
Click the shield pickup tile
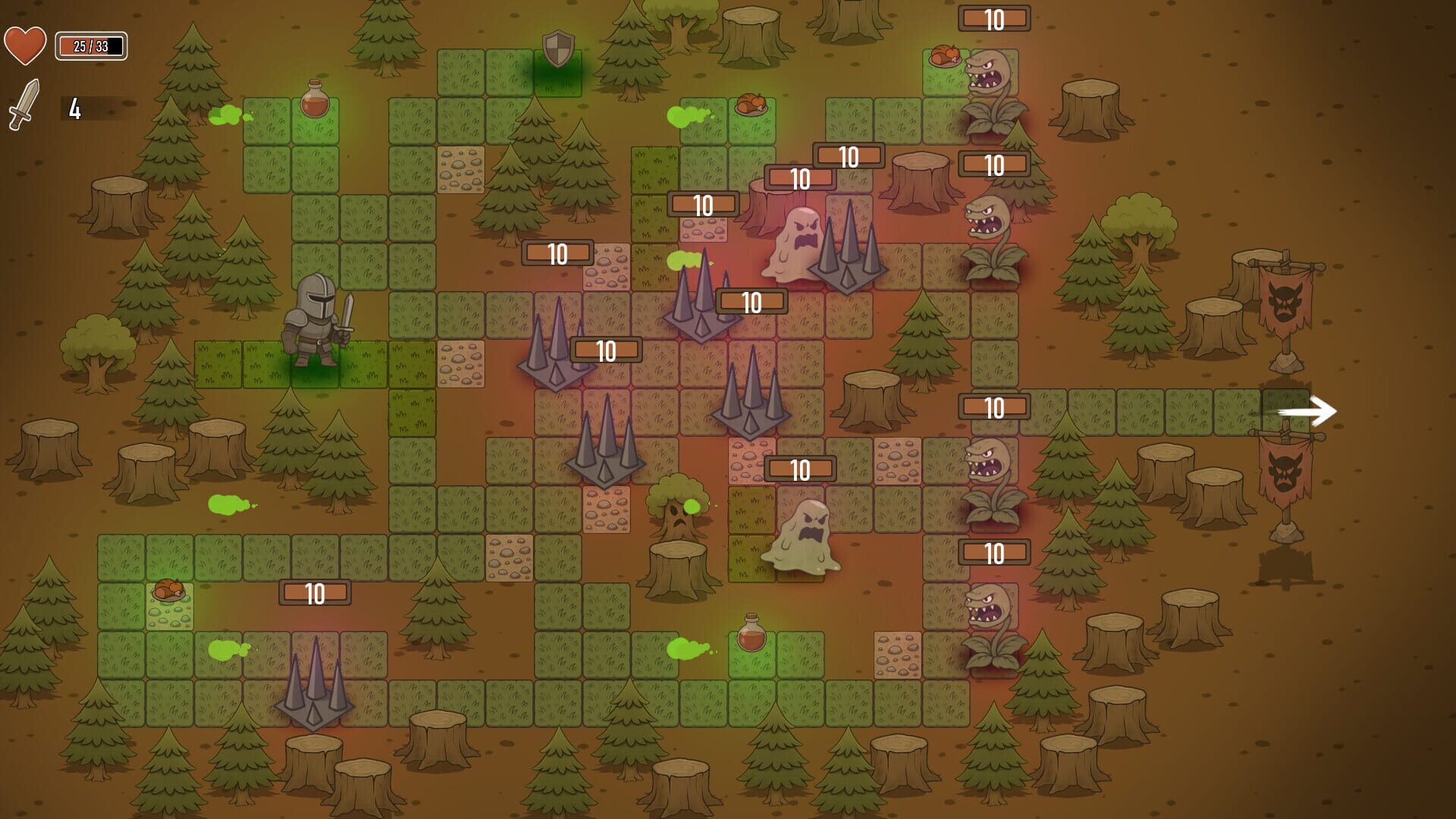pos(559,52)
